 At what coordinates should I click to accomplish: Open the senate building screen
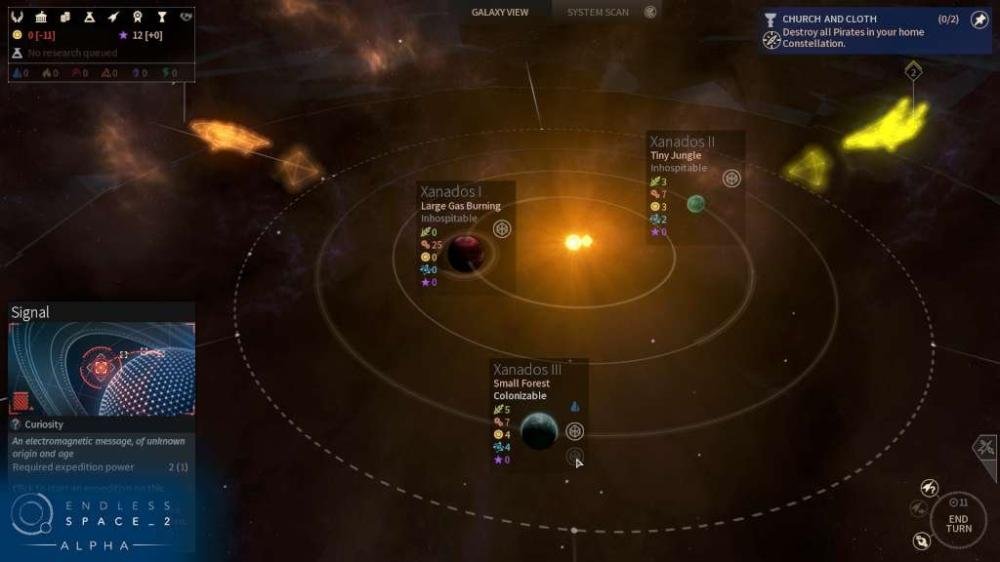[42, 17]
